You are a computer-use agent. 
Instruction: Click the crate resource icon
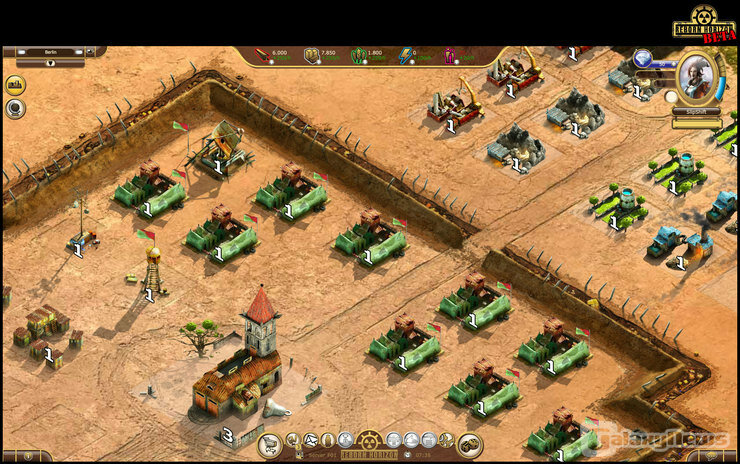tap(311, 55)
